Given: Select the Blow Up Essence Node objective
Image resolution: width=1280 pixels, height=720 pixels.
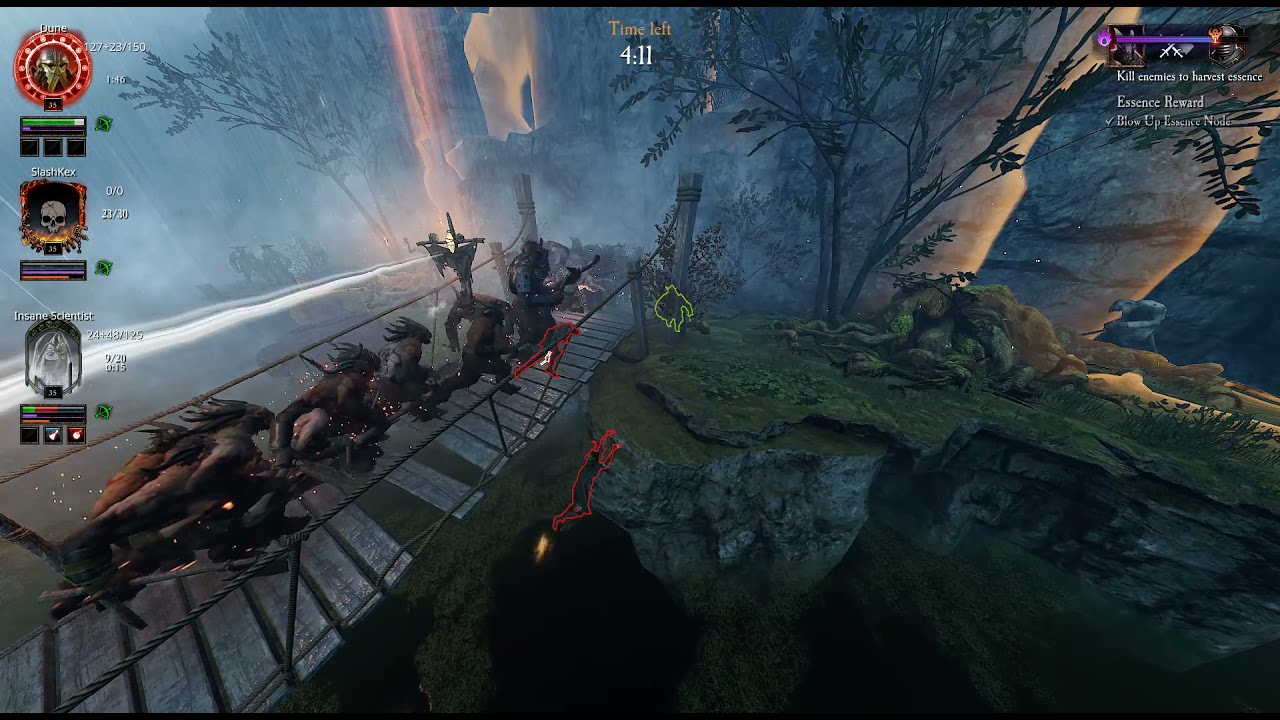Looking at the screenshot, I should pyautogui.click(x=1174, y=121).
